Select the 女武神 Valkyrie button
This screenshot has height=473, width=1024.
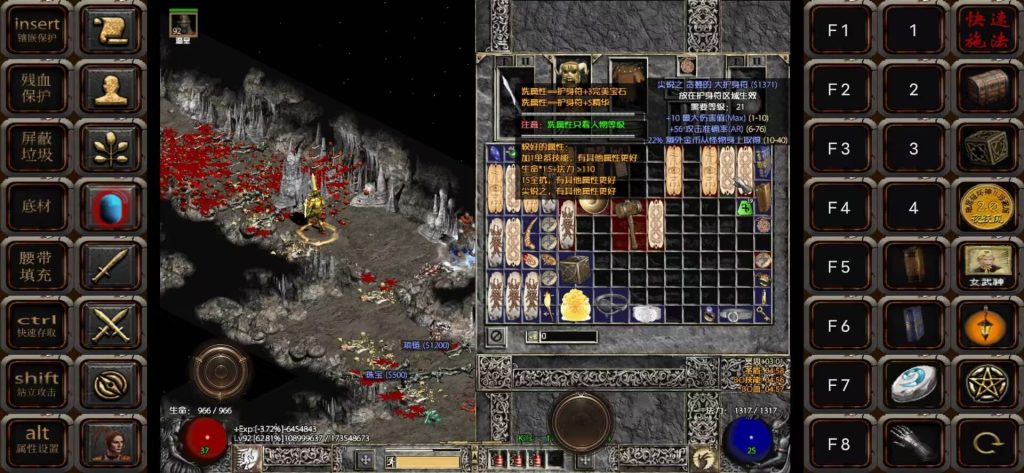(986, 265)
